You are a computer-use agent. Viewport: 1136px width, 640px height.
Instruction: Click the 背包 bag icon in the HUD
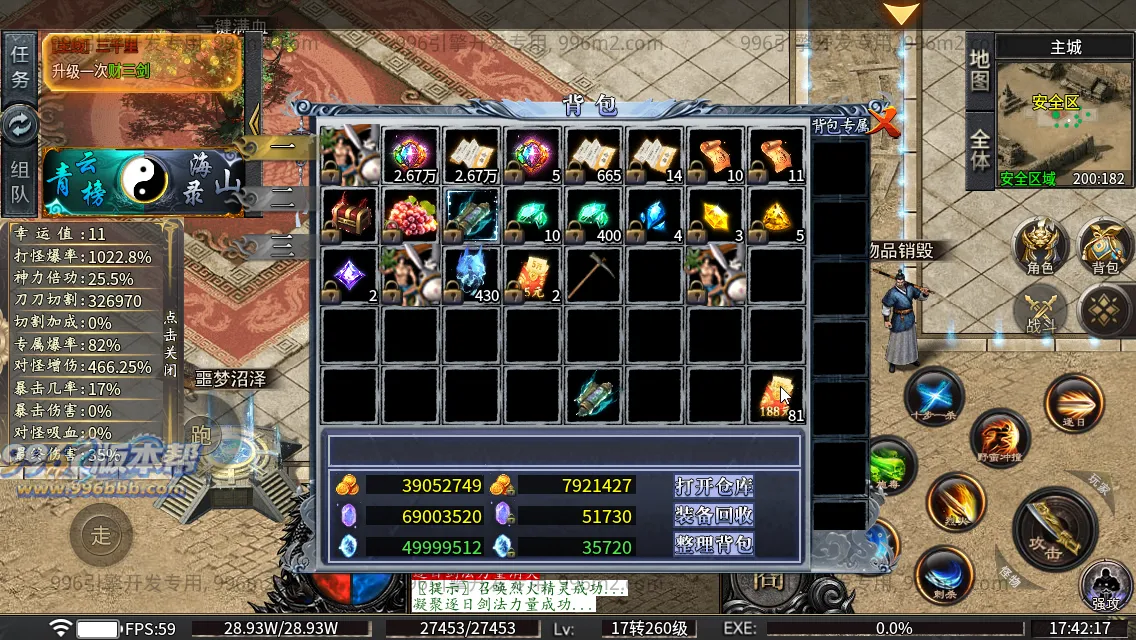coord(1104,248)
